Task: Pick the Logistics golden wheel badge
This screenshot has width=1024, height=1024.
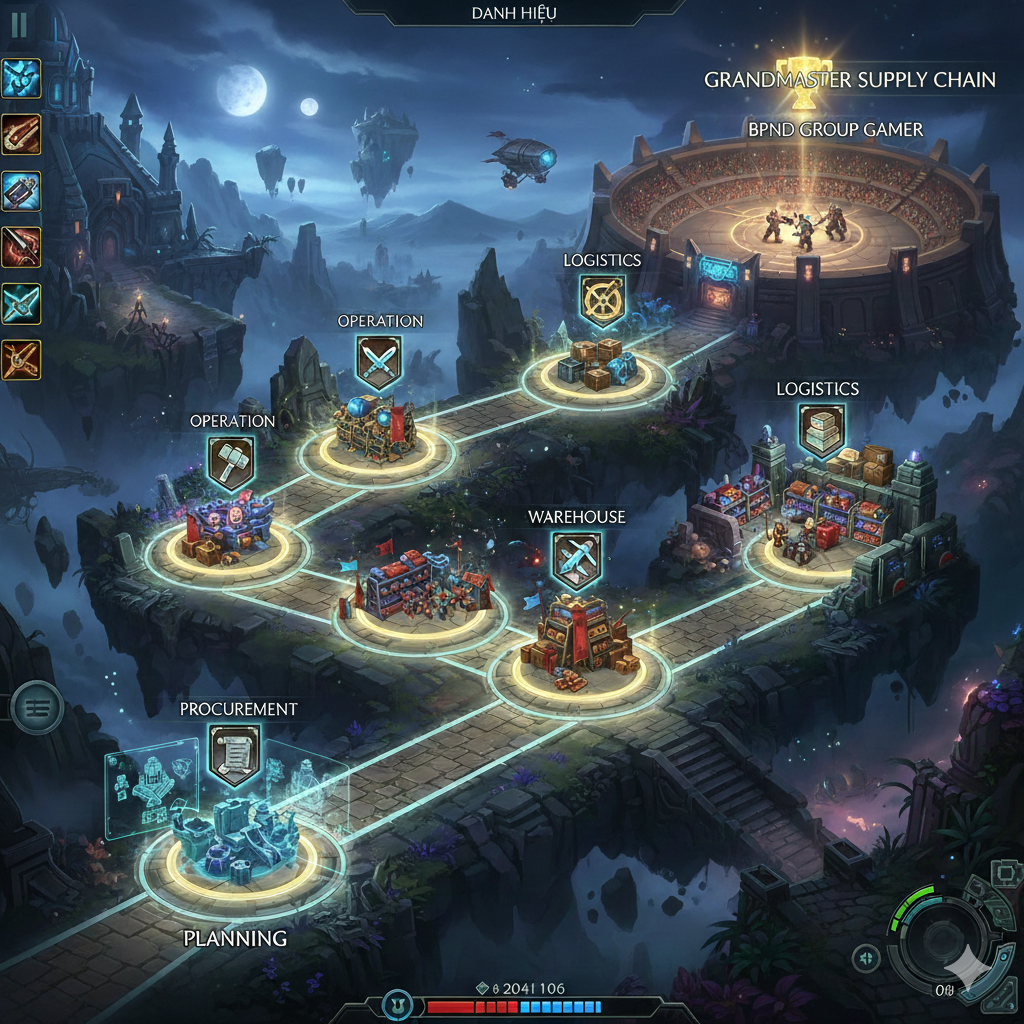Action: [x=602, y=302]
